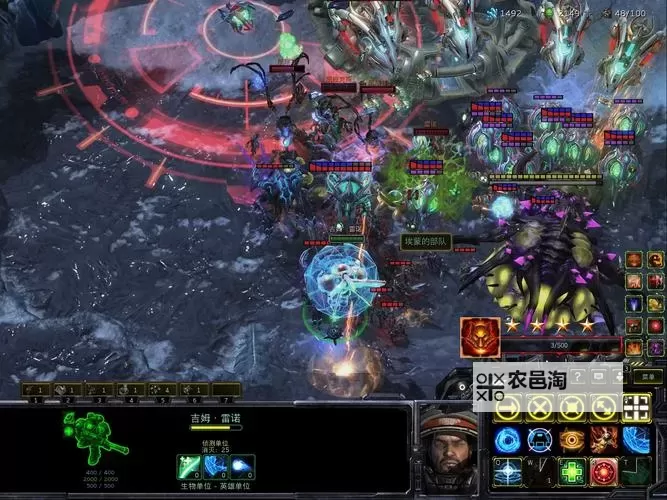The image size is (667, 500).
Task: Select the Move command arrow icon
Action: tap(508, 407)
